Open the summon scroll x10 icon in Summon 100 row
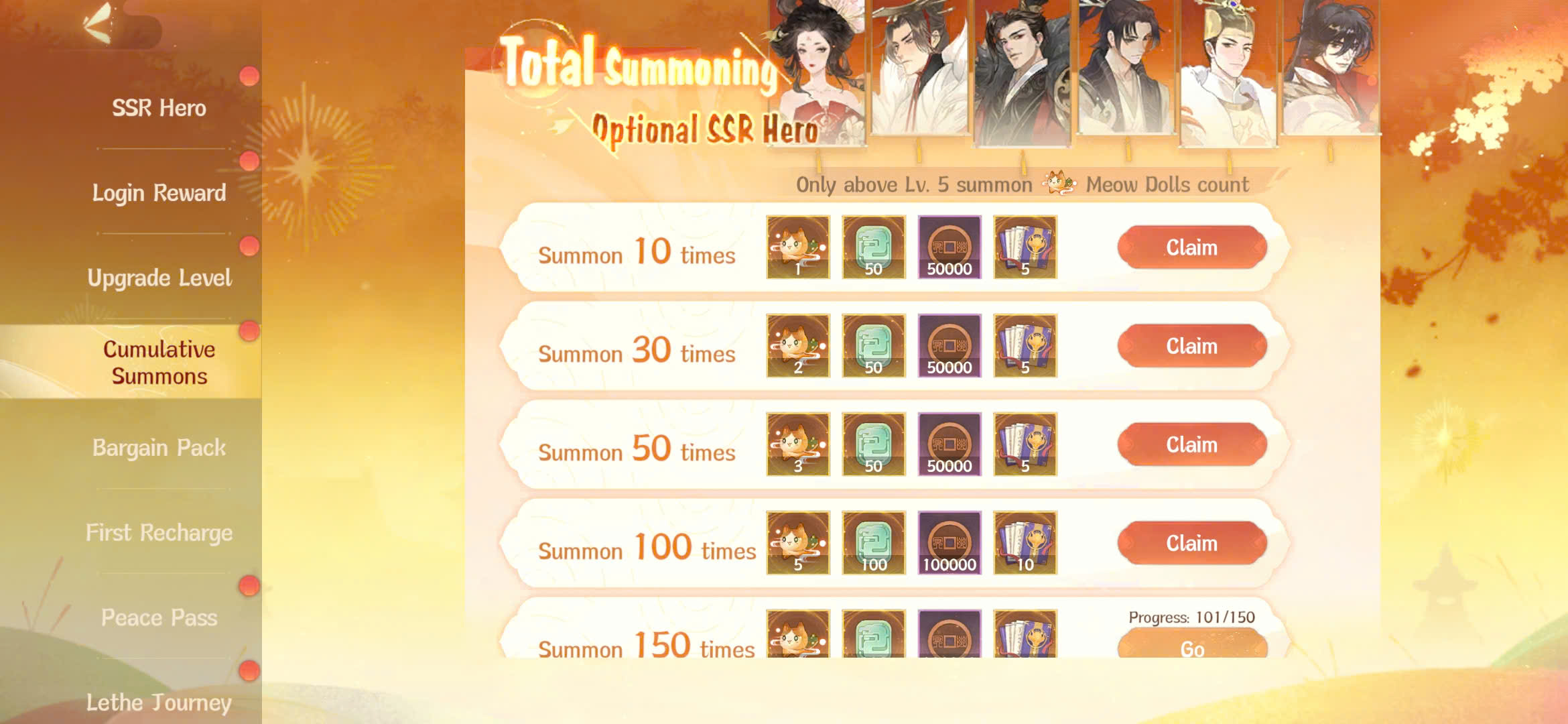 pos(1025,543)
